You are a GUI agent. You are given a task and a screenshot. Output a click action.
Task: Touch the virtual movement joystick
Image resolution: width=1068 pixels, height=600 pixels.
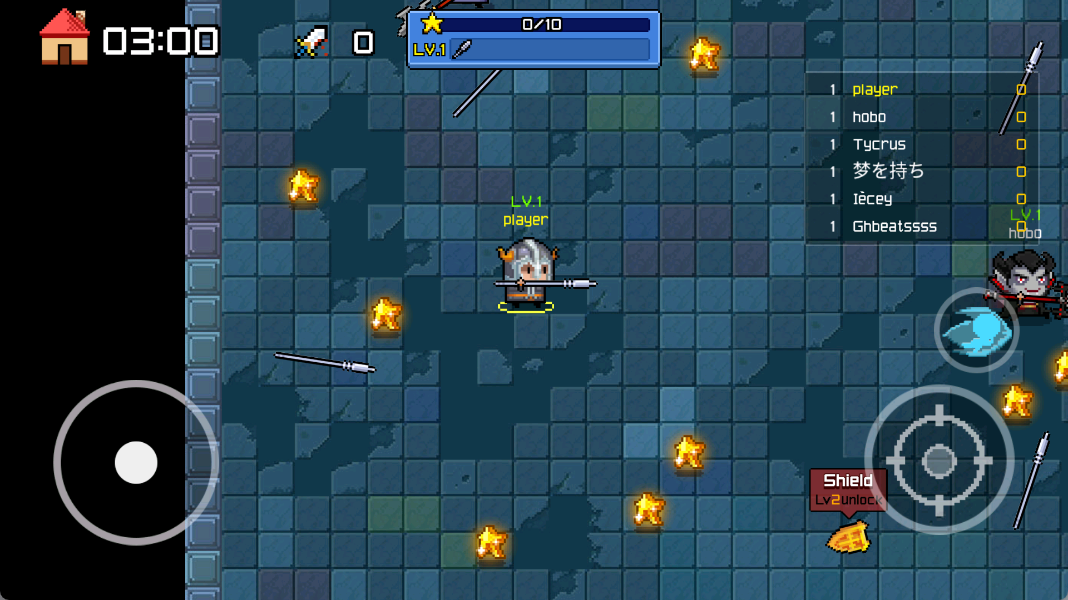136,463
